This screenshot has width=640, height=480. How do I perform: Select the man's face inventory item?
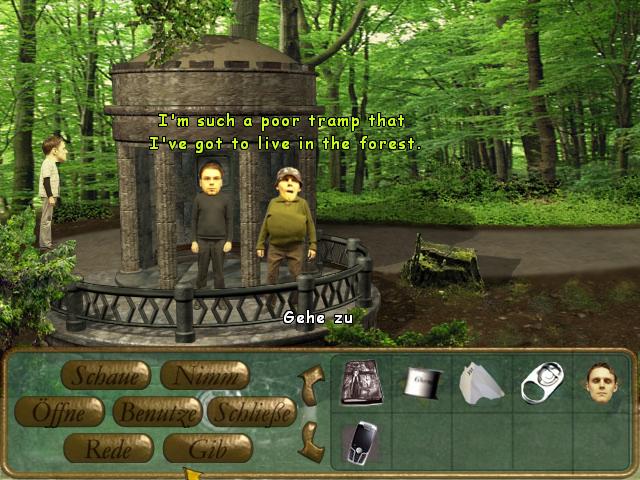[x=601, y=382]
